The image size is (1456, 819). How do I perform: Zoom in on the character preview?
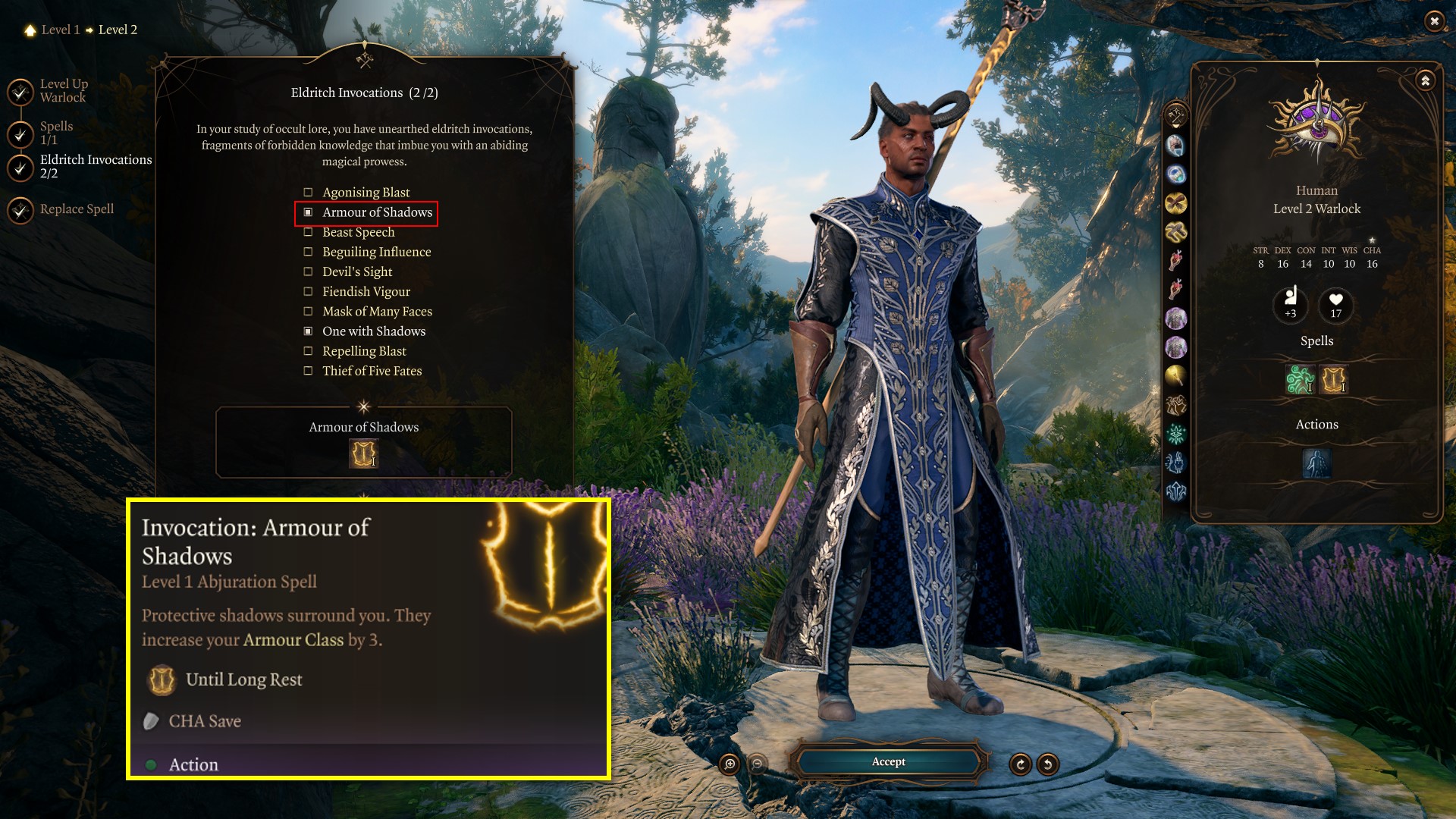pos(730,764)
